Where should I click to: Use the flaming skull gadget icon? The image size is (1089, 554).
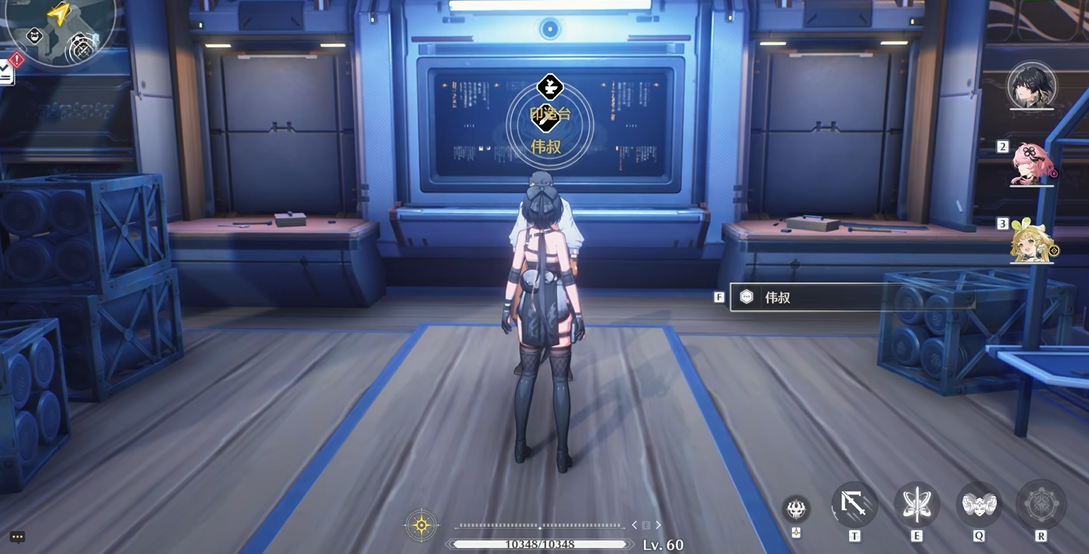click(797, 508)
